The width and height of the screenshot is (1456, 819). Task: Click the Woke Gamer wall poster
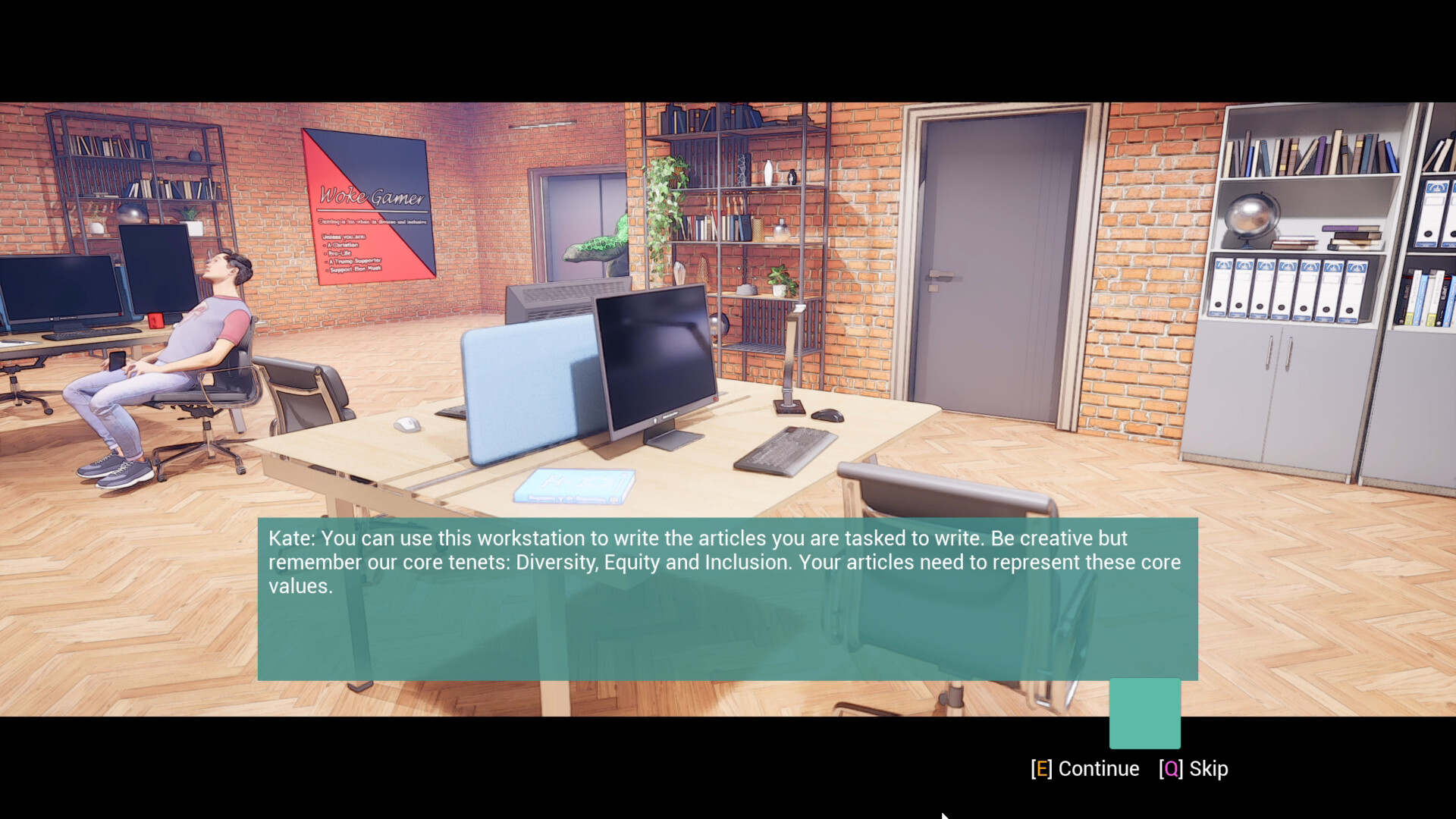(x=369, y=205)
